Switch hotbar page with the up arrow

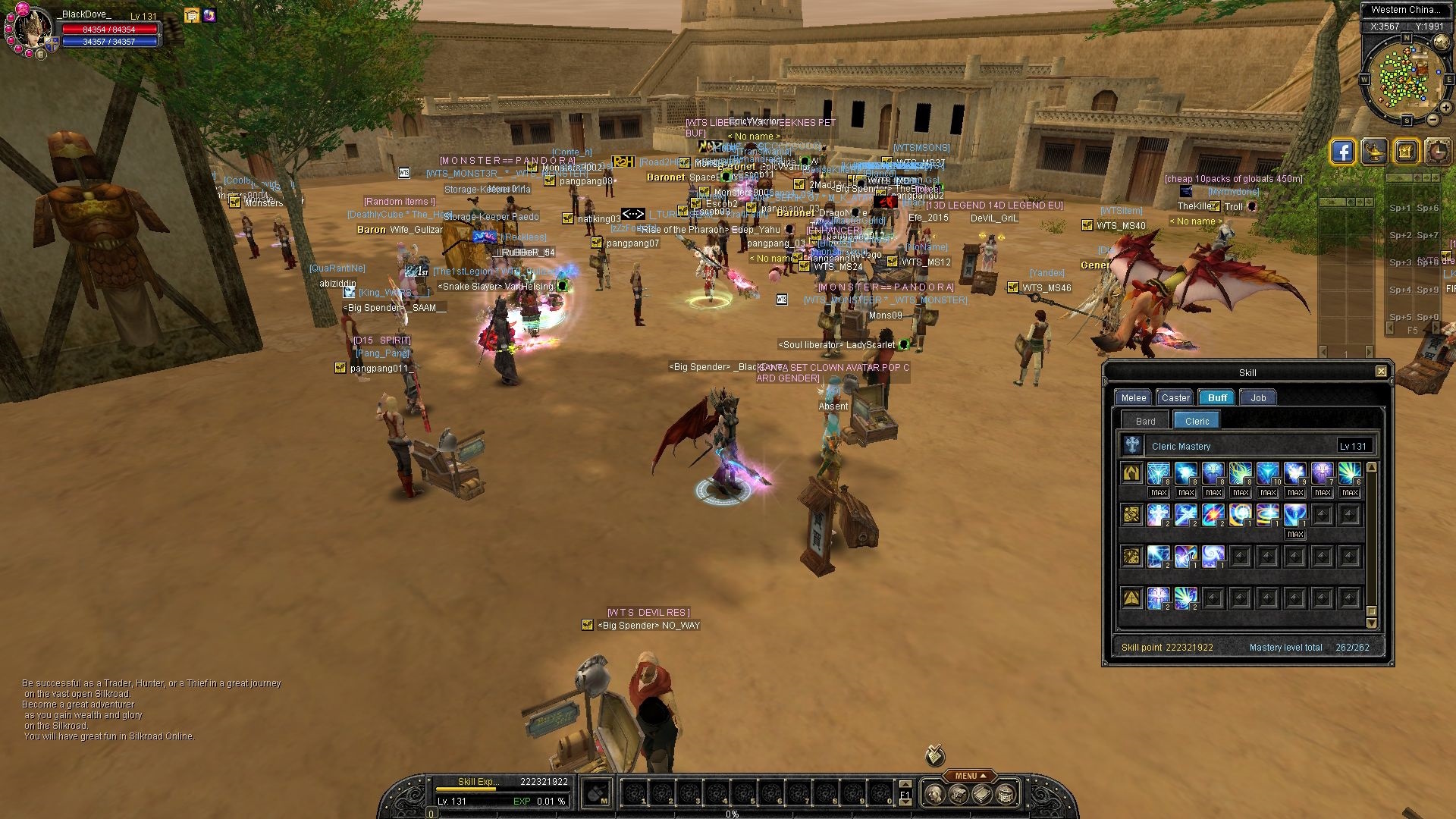tap(905, 784)
